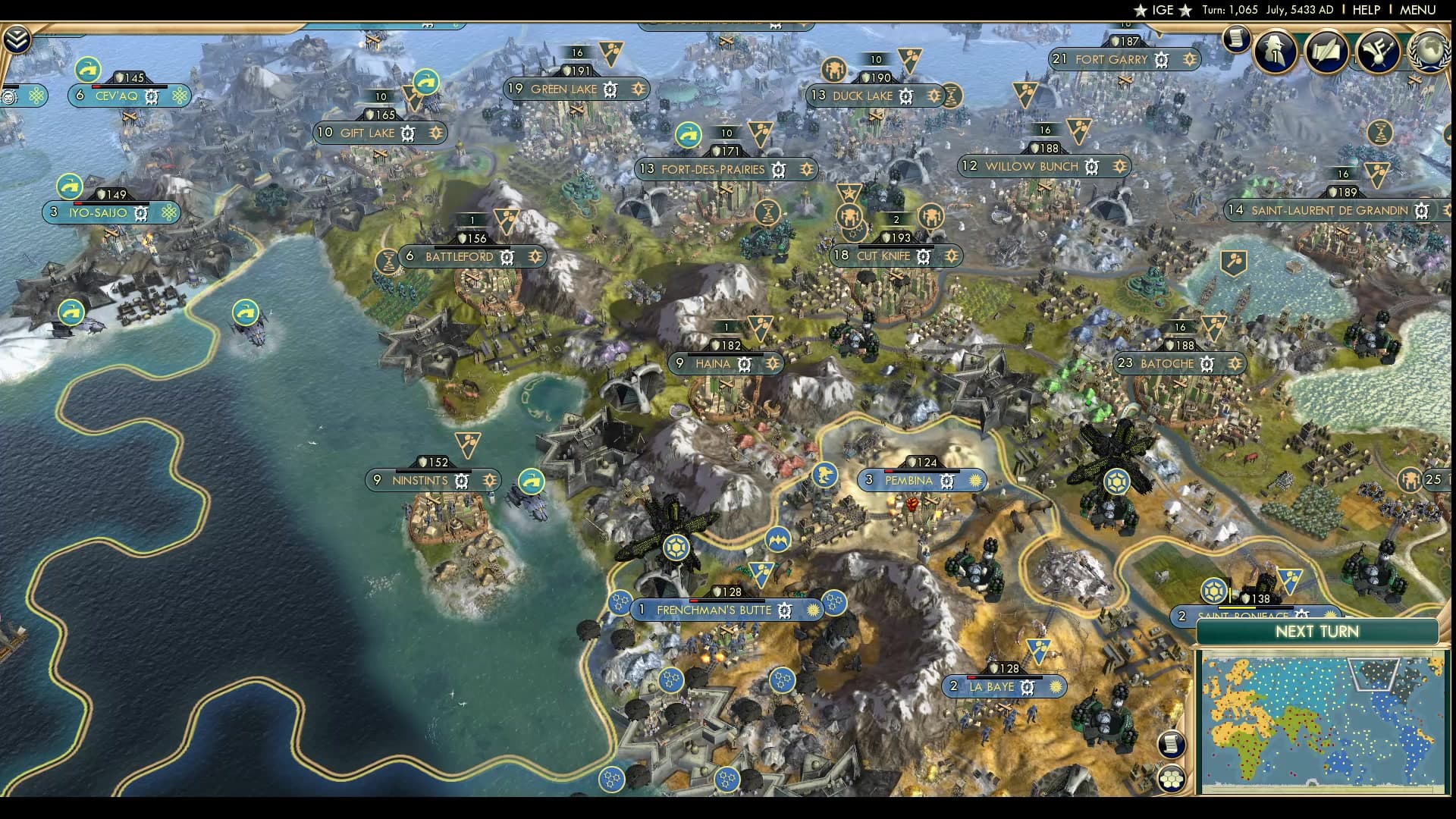Click the production gear on Cev'aq's banner
Image resolution: width=1456 pixels, height=819 pixels.
pyautogui.click(x=152, y=97)
